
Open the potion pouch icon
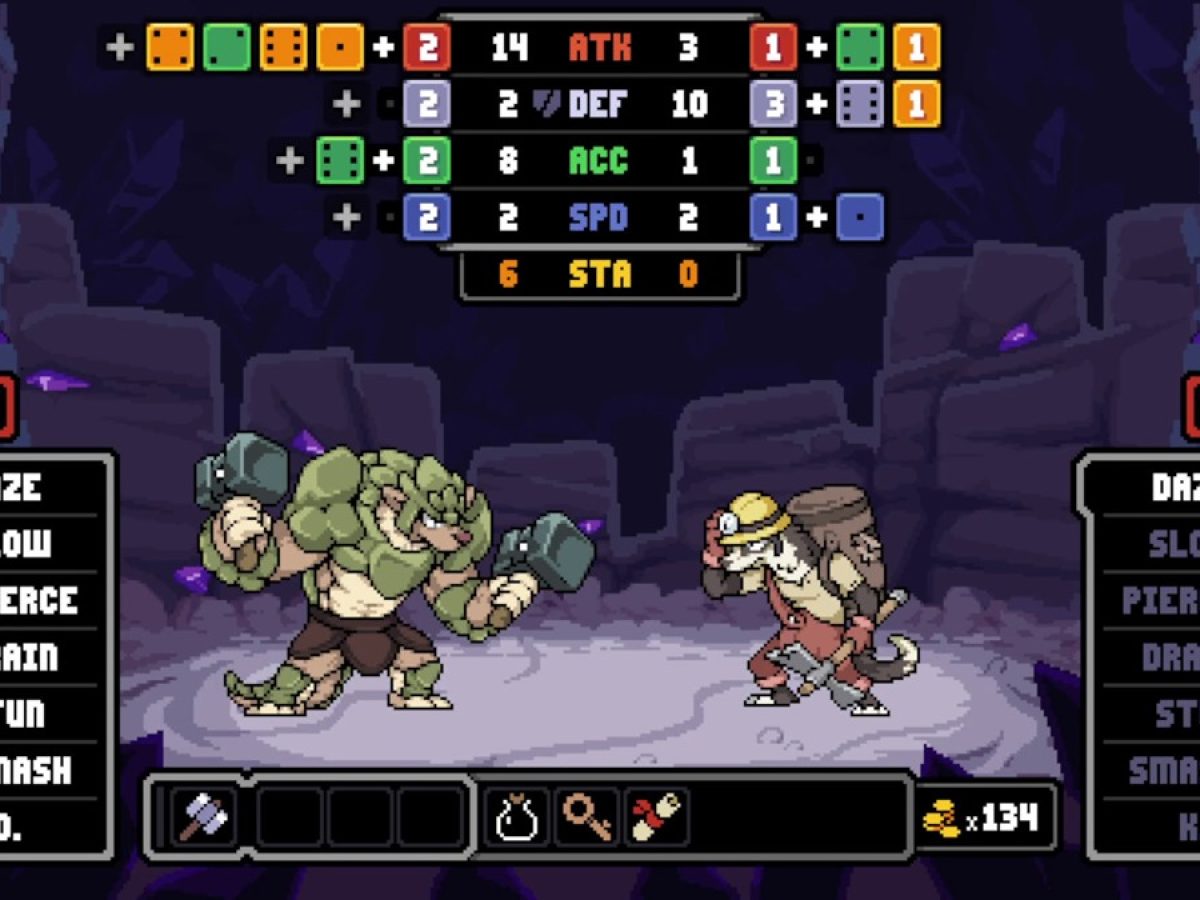click(x=517, y=817)
